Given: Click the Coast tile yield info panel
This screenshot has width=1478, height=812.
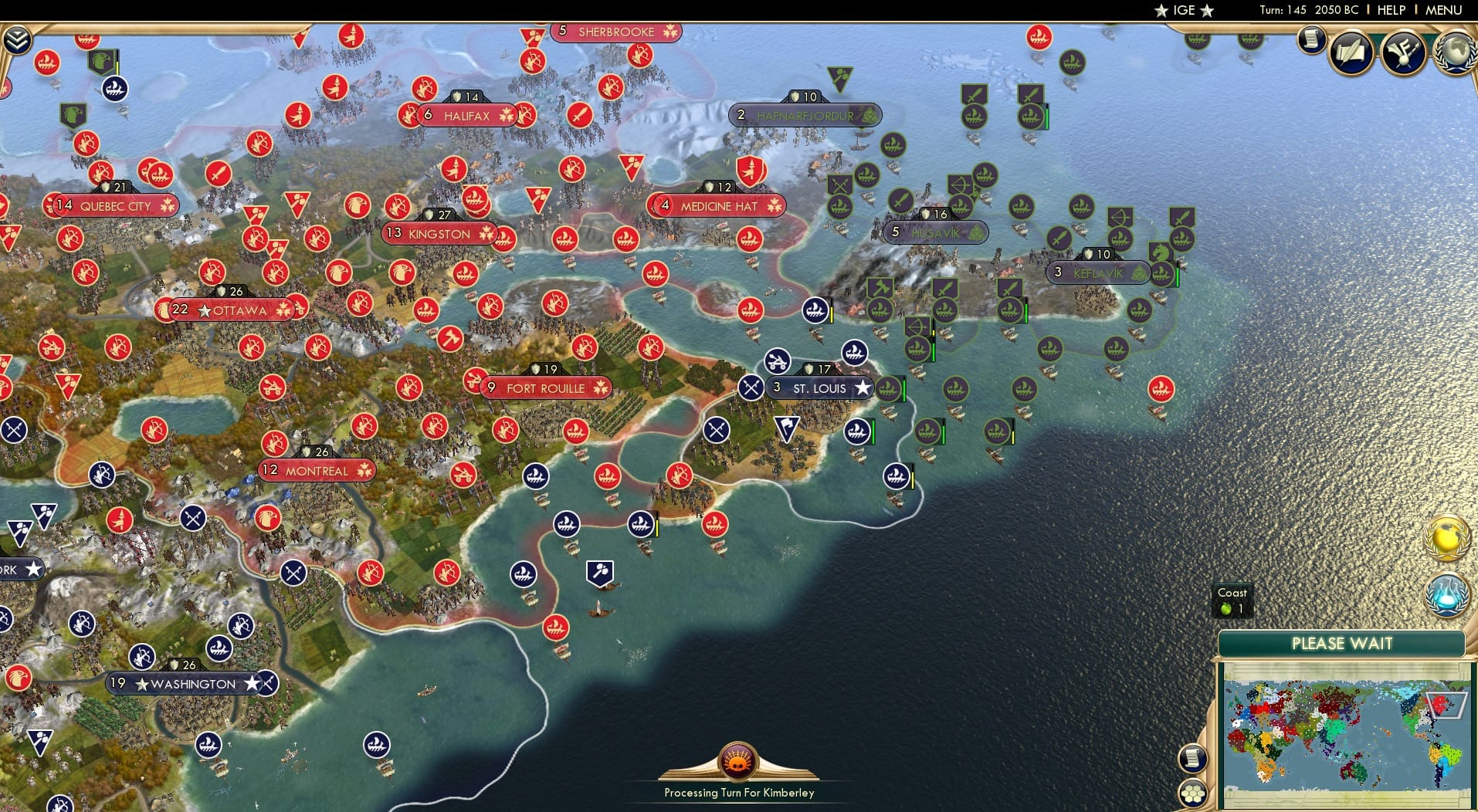Looking at the screenshot, I should coord(1232,600).
